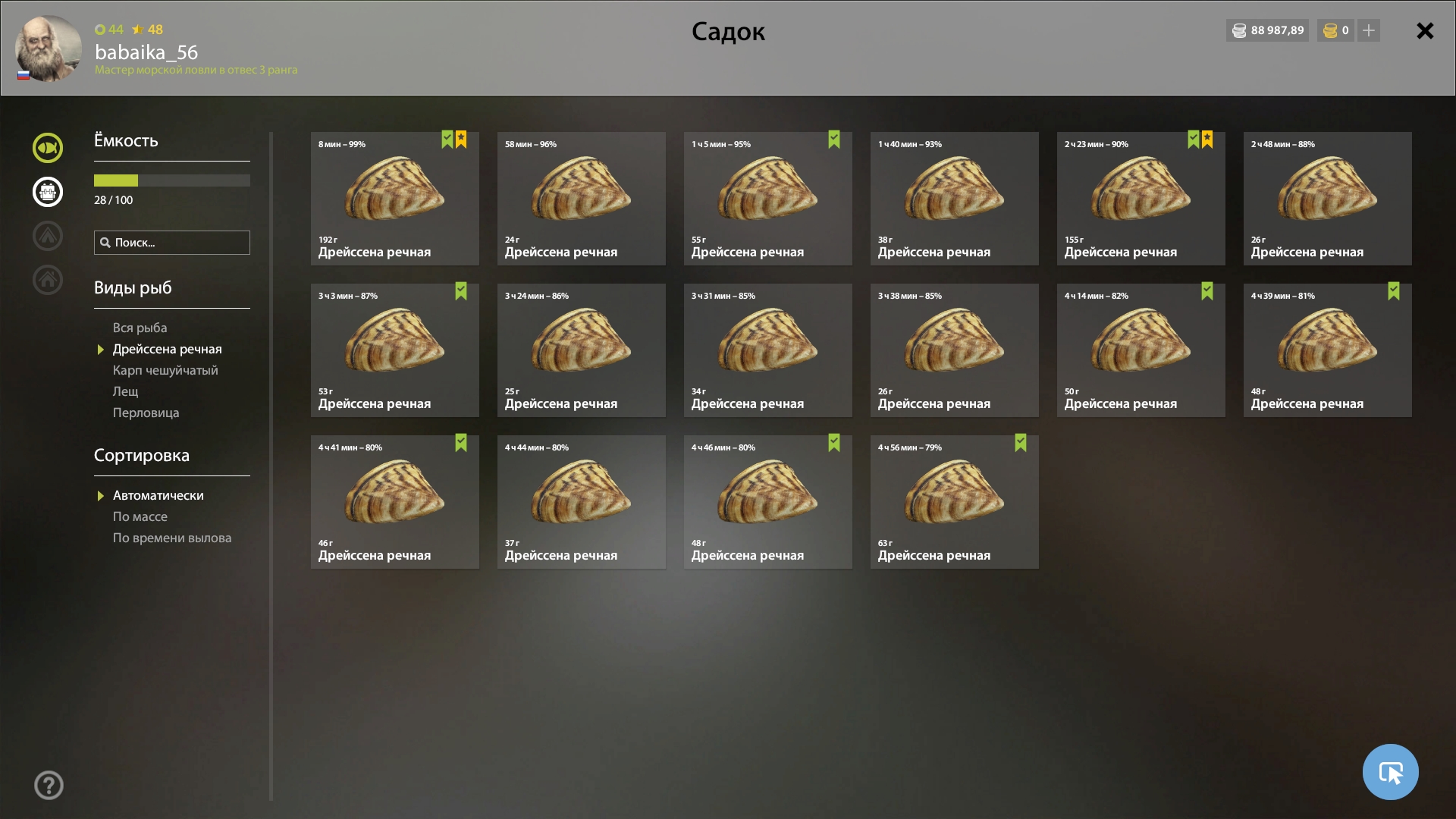Filter by Карп чешуйчатый species

tap(165, 370)
